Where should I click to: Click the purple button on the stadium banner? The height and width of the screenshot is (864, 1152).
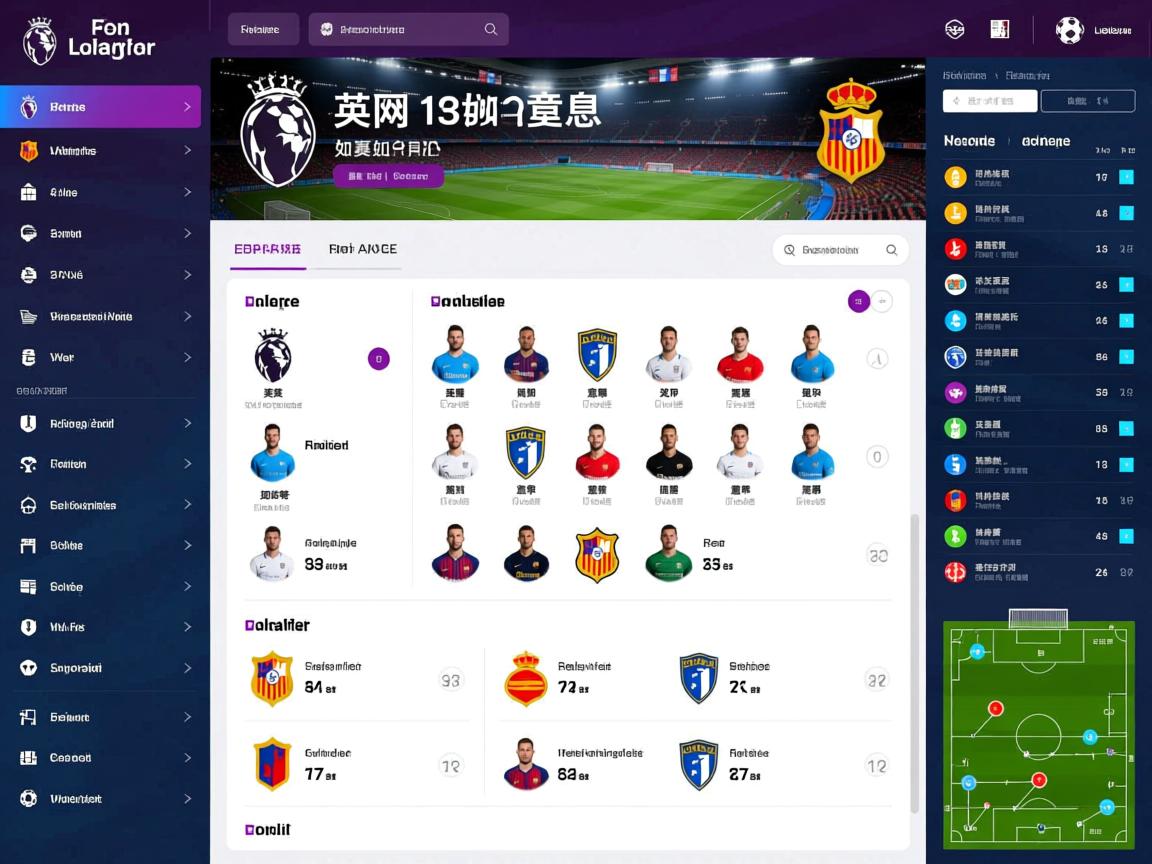(x=388, y=176)
